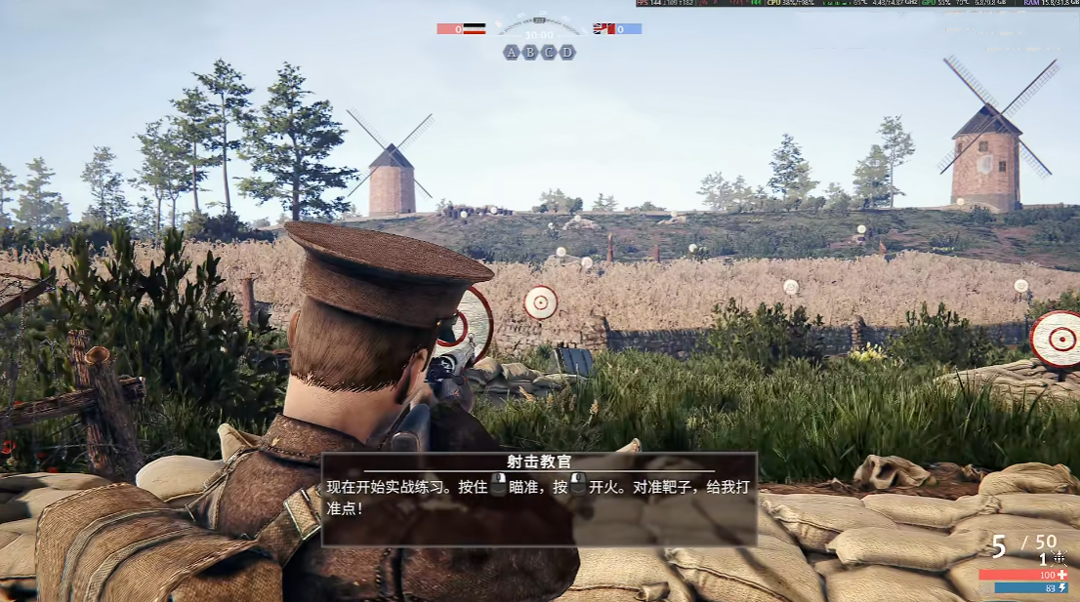Click the German Empire team flag
This screenshot has height=602, width=1080.
(474, 29)
